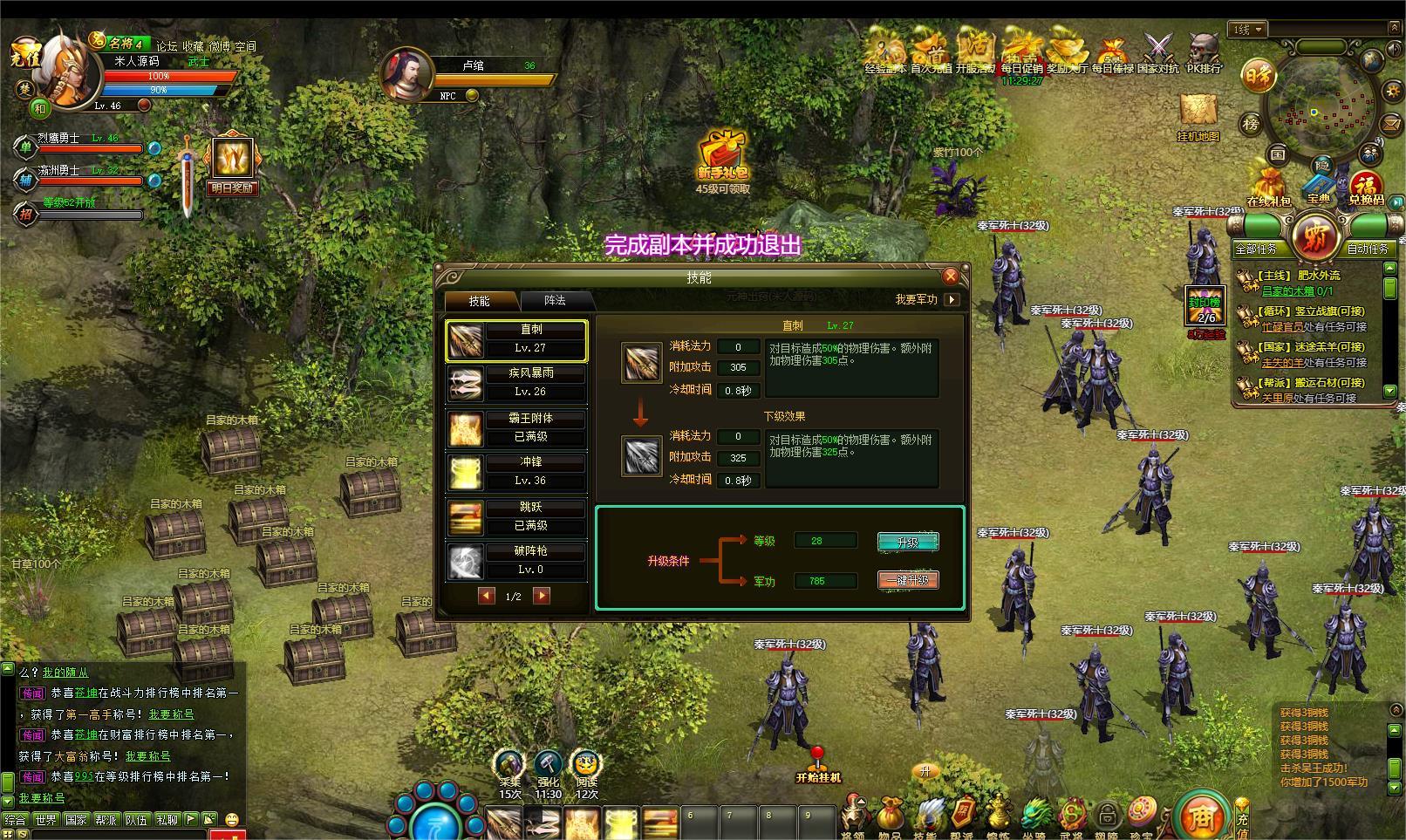
Task: Switch to the 阵法 tab
Action: point(555,301)
